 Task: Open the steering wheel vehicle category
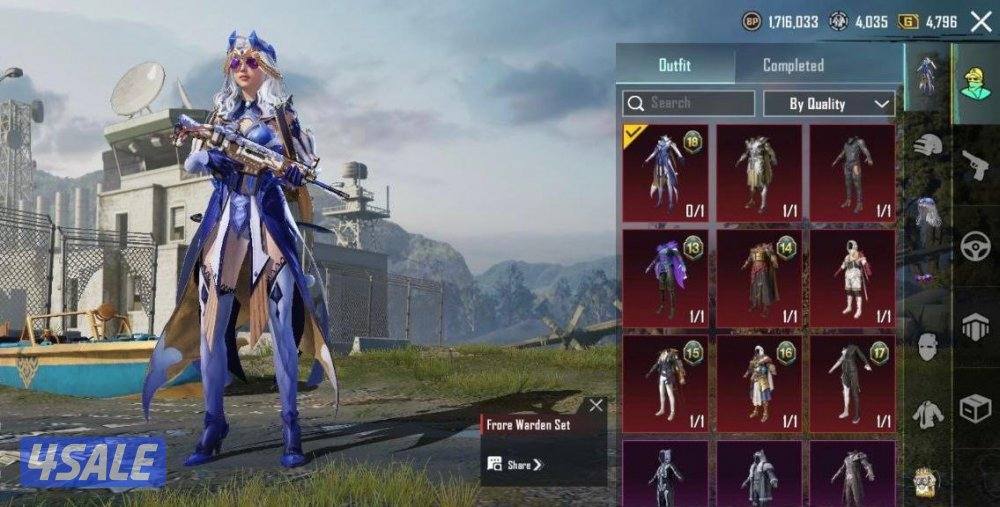(975, 246)
